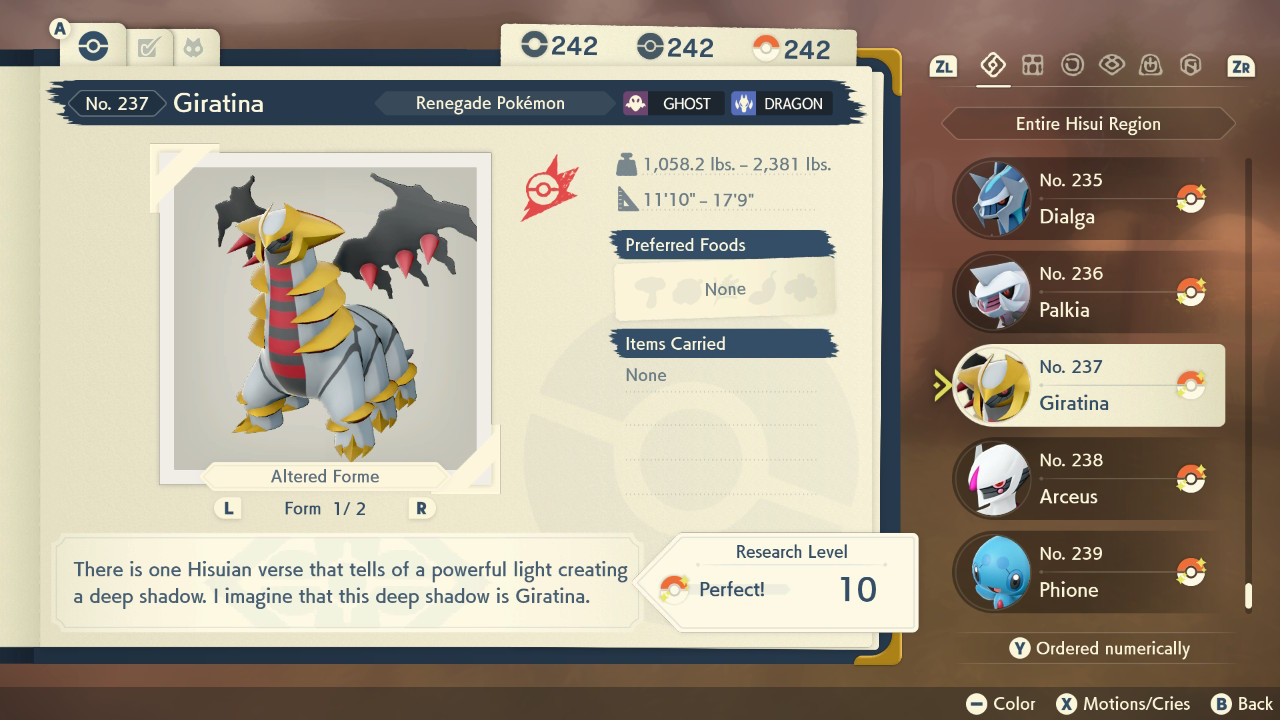The image size is (1280, 720).
Task: Select the highlighted Giratina list entry
Action: pyautogui.click(x=1088, y=385)
